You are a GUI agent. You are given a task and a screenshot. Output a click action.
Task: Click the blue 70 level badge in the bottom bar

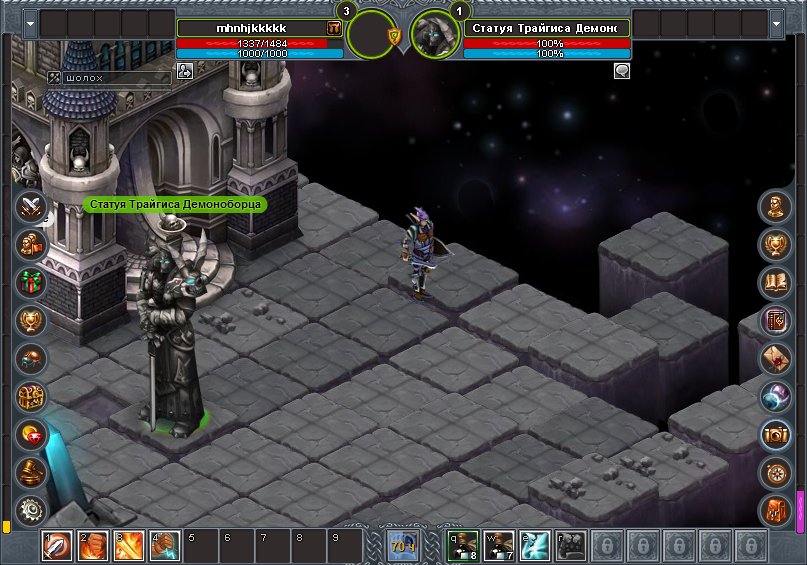tap(403, 546)
